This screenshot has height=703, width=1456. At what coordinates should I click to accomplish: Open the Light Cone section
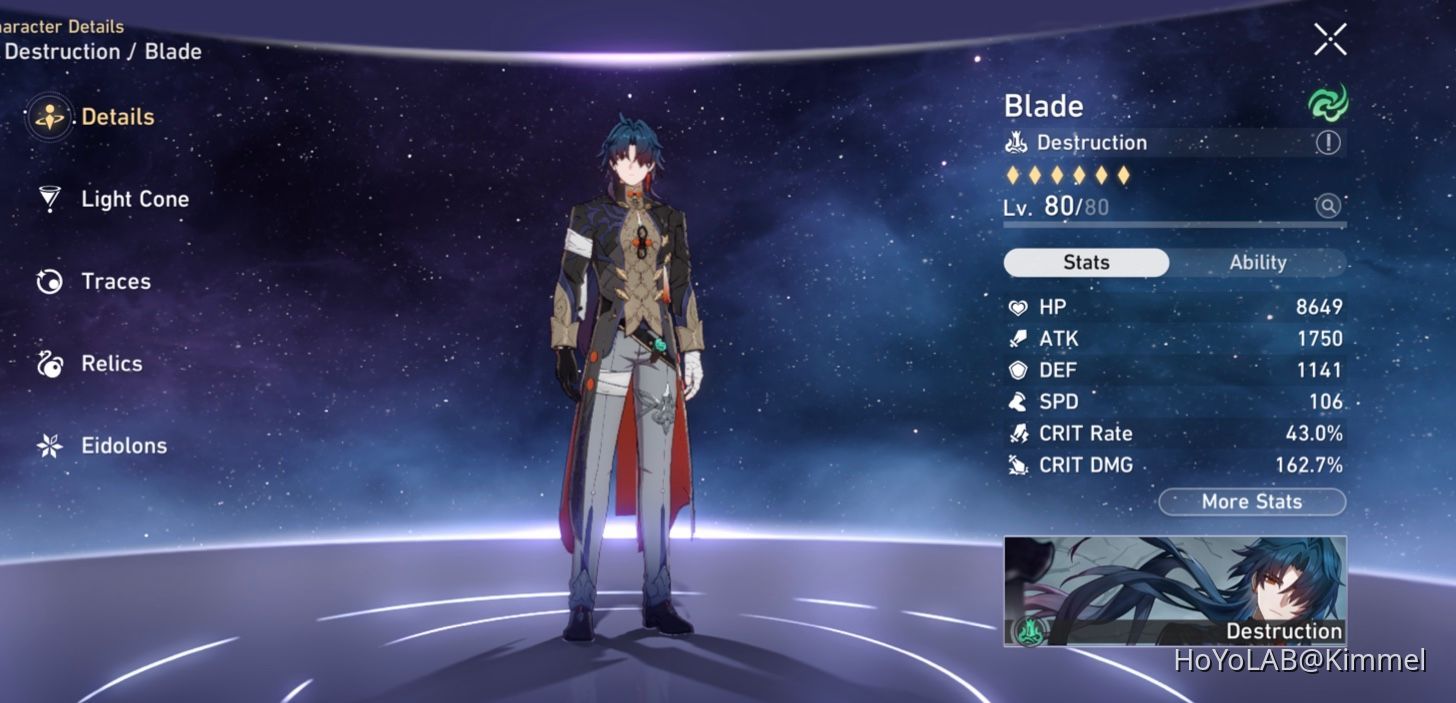click(x=133, y=199)
